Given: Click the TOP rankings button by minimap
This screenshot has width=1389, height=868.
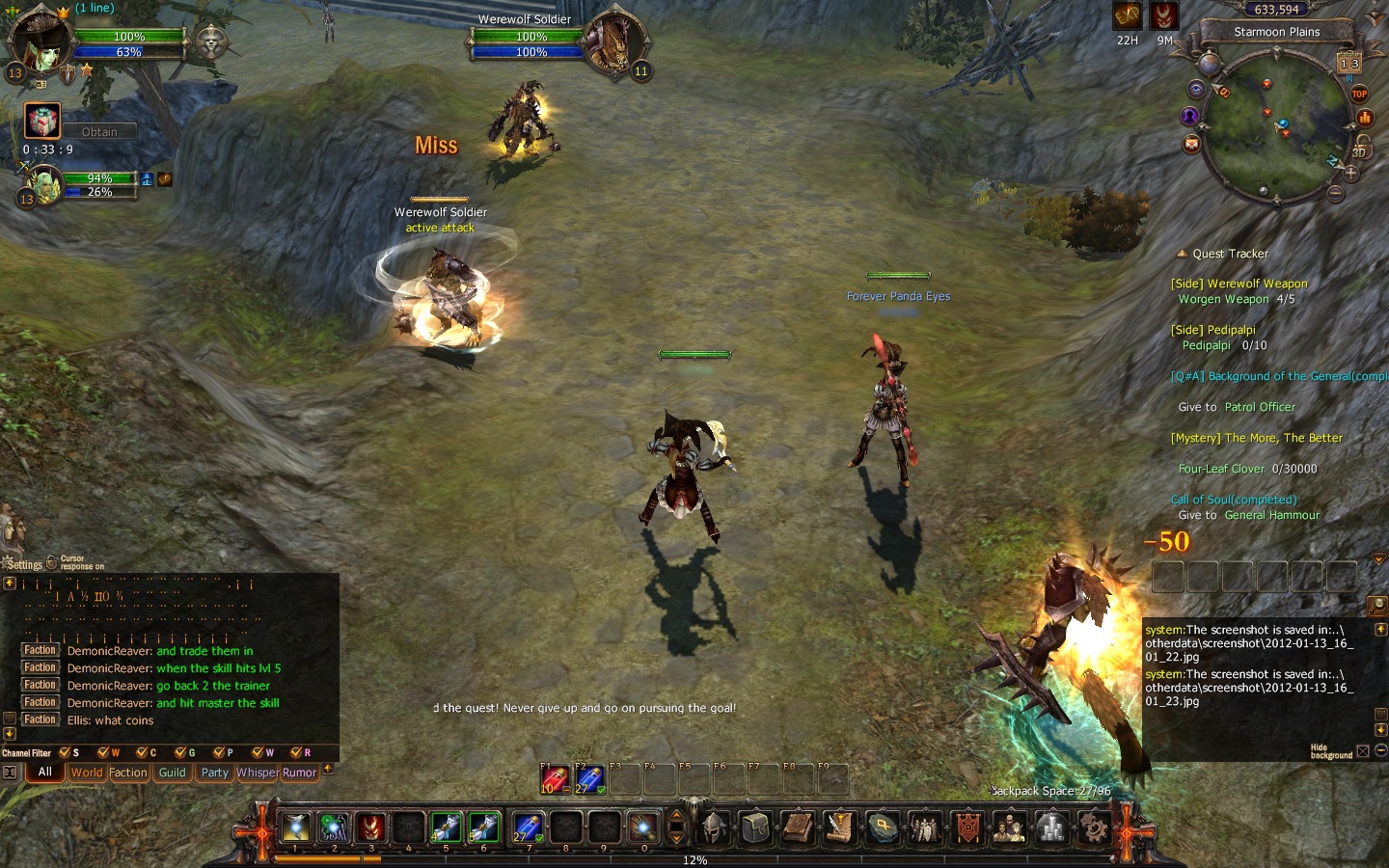Looking at the screenshot, I should click(1359, 94).
